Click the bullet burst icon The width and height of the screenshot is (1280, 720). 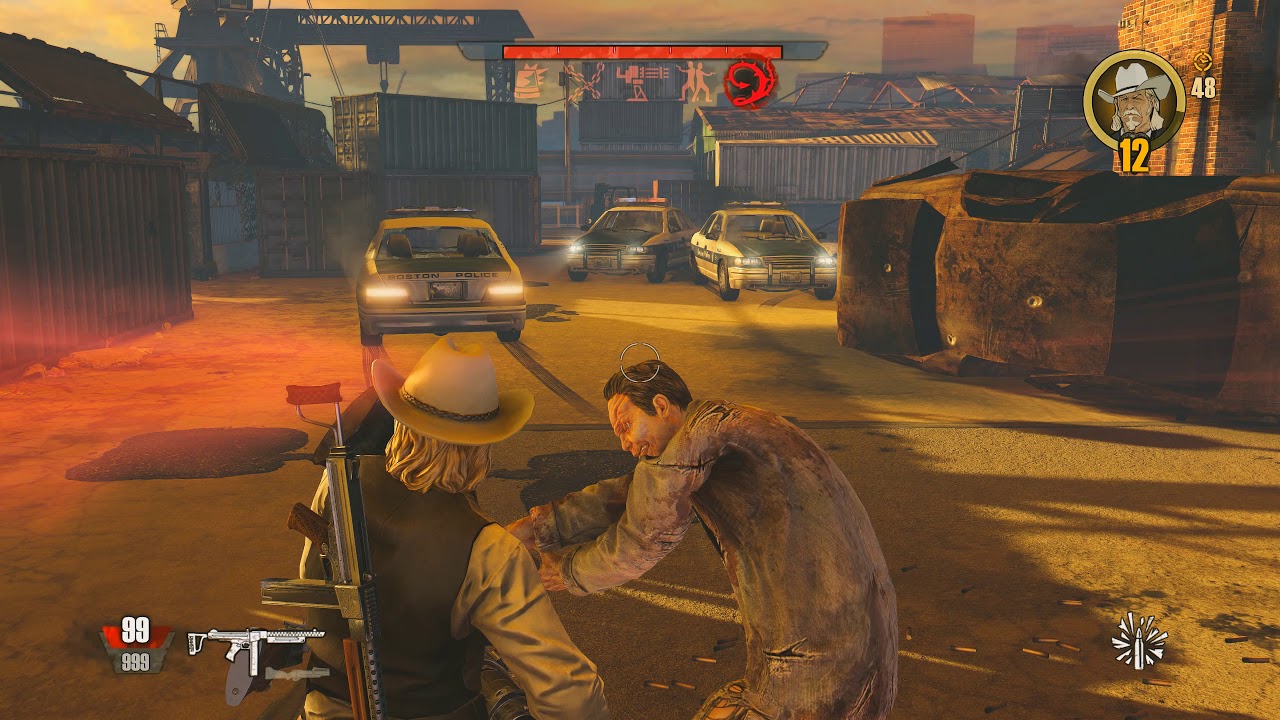tap(1139, 641)
